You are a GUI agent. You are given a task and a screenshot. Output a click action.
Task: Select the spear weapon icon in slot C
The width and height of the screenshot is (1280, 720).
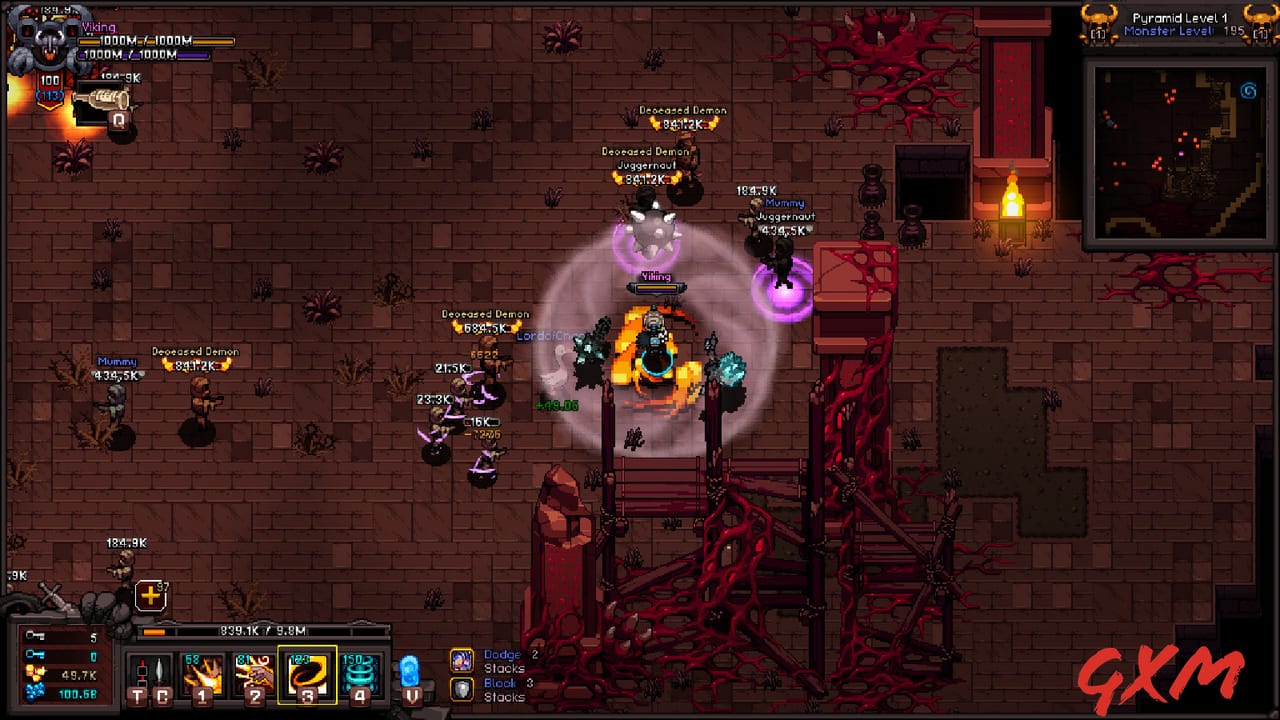point(161,668)
